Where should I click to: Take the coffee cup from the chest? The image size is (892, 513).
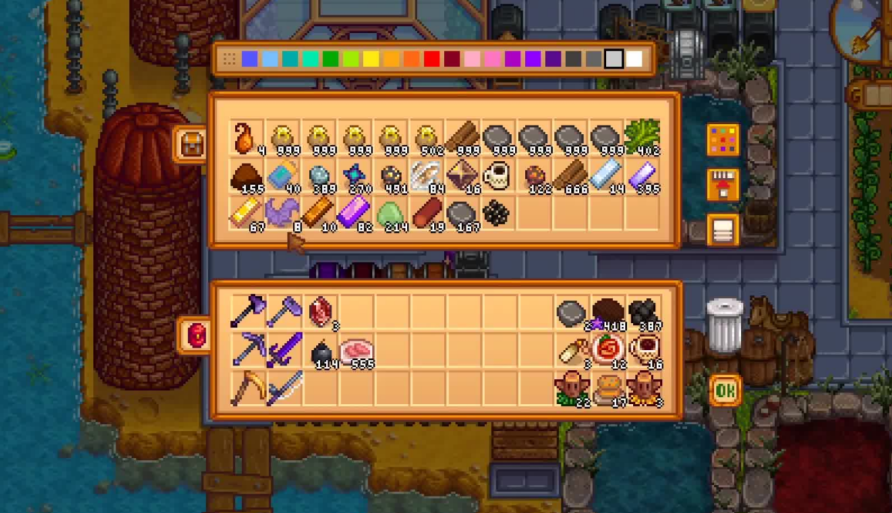[x=497, y=177]
